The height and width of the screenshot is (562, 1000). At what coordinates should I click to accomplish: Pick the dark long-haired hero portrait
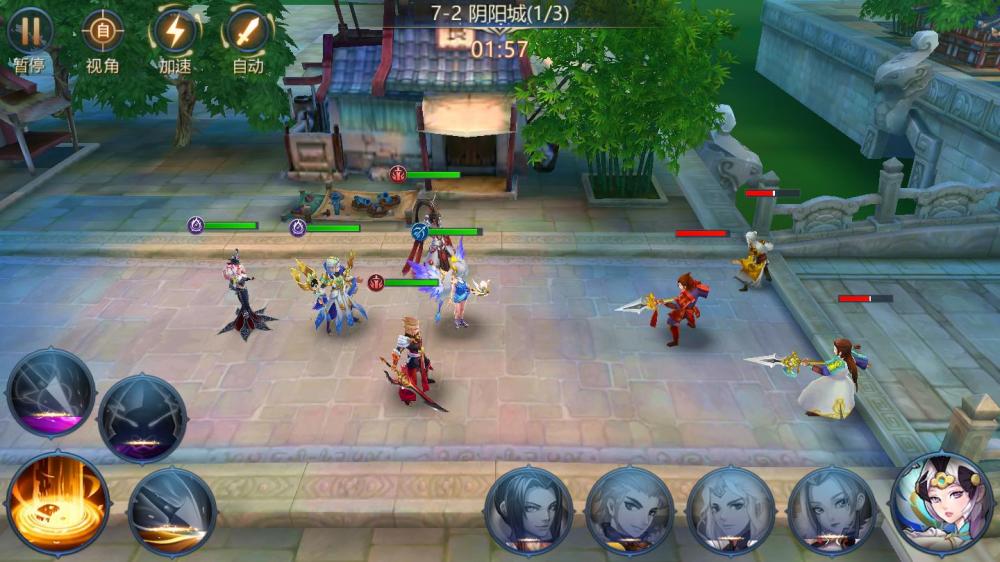[529, 510]
